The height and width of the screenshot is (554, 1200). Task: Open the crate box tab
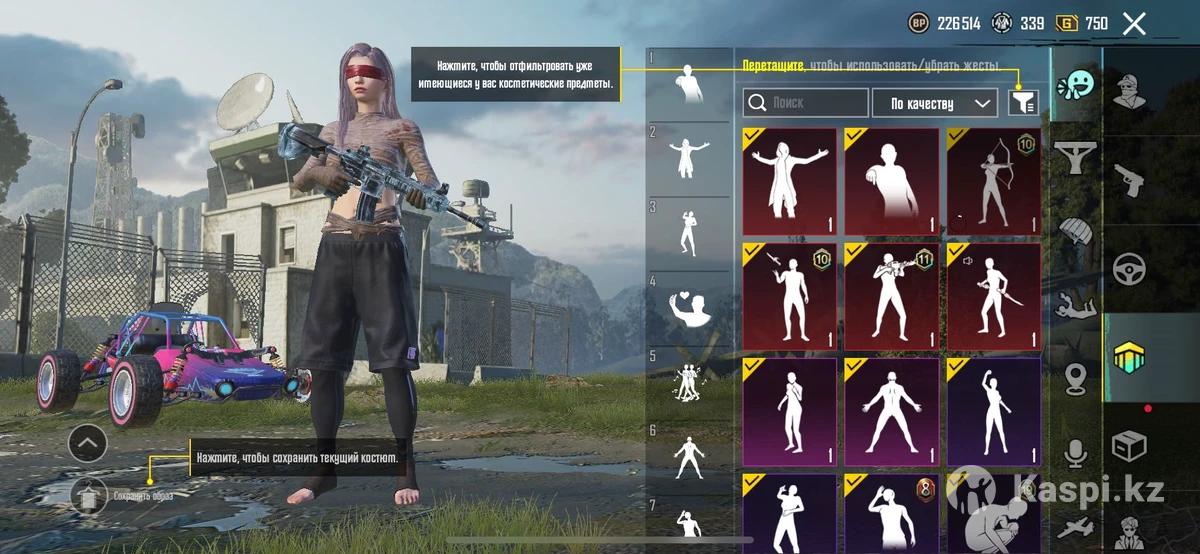(x=1130, y=446)
